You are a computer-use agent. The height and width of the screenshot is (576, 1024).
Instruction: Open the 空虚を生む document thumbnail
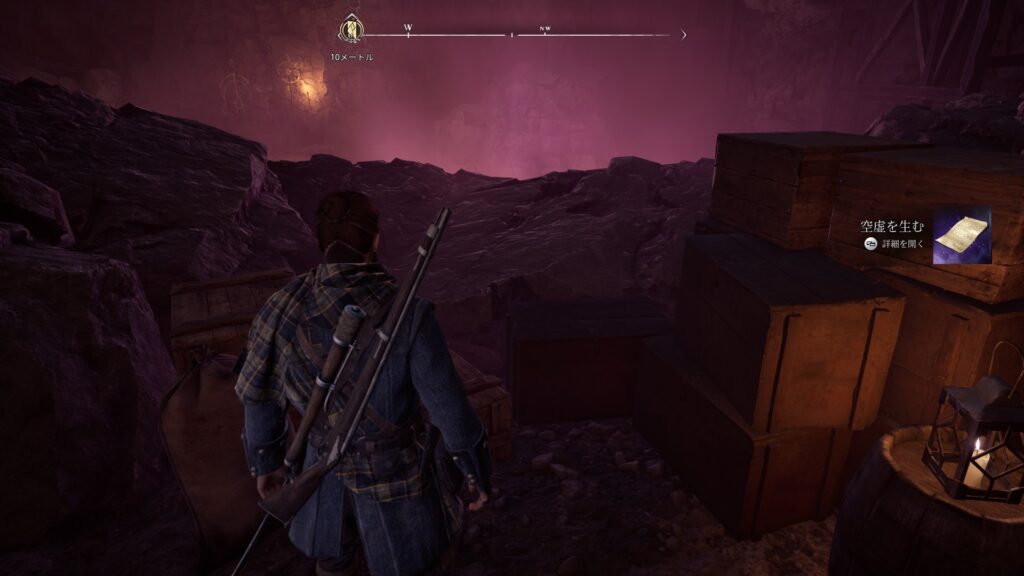click(x=961, y=236)
